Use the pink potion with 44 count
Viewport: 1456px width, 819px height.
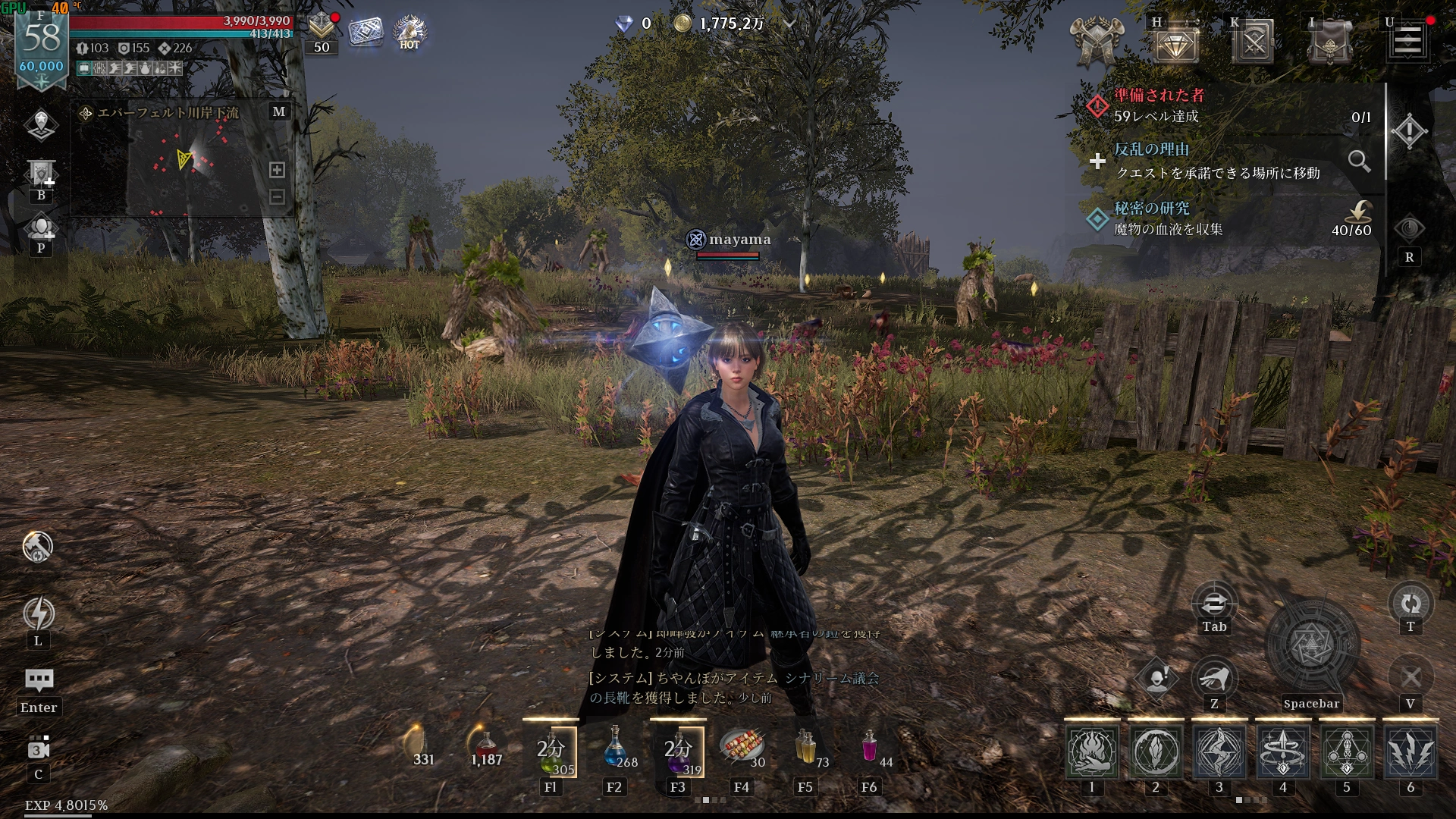point(870,747)
